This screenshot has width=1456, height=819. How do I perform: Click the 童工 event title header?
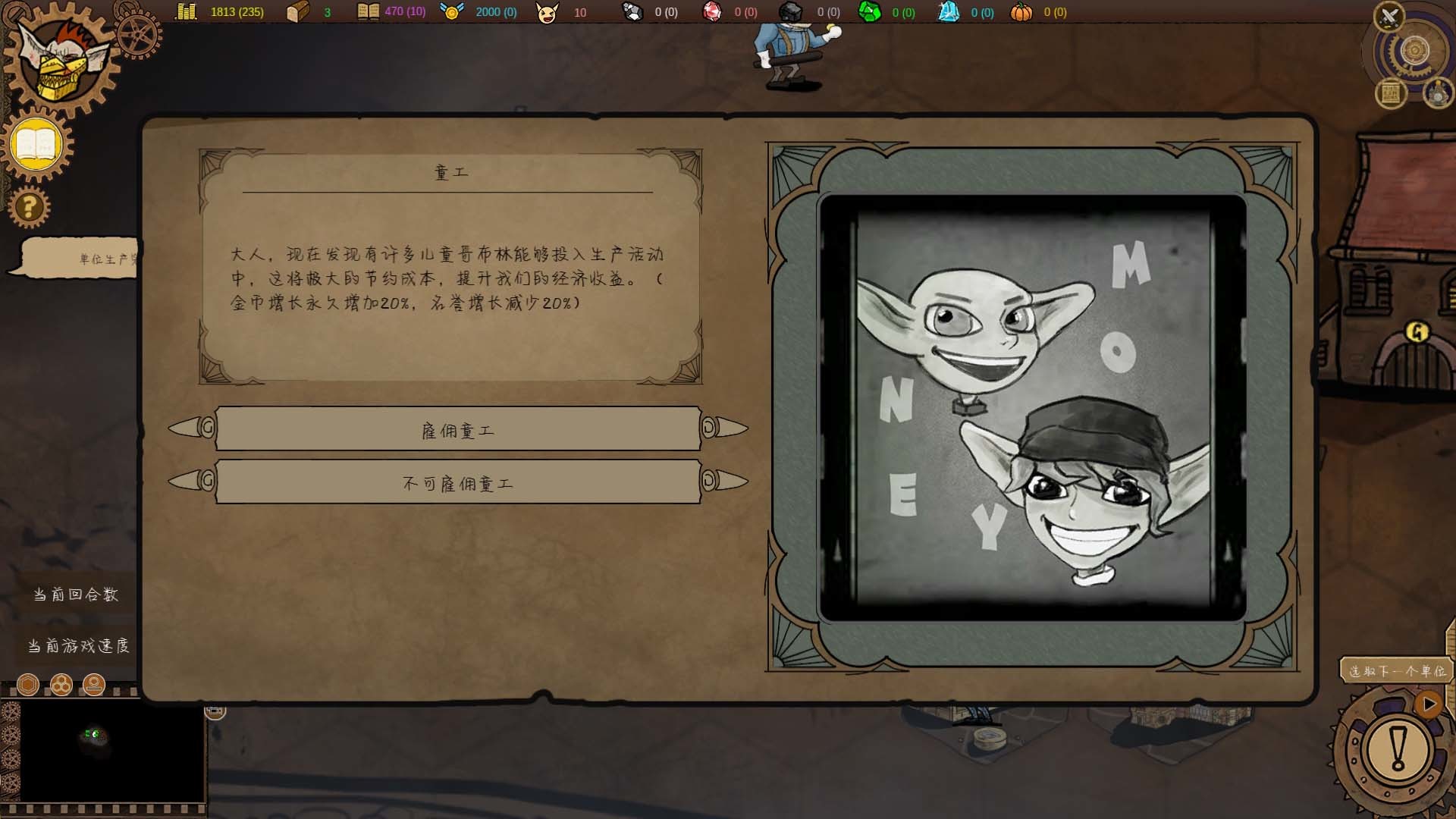[447, 171]
